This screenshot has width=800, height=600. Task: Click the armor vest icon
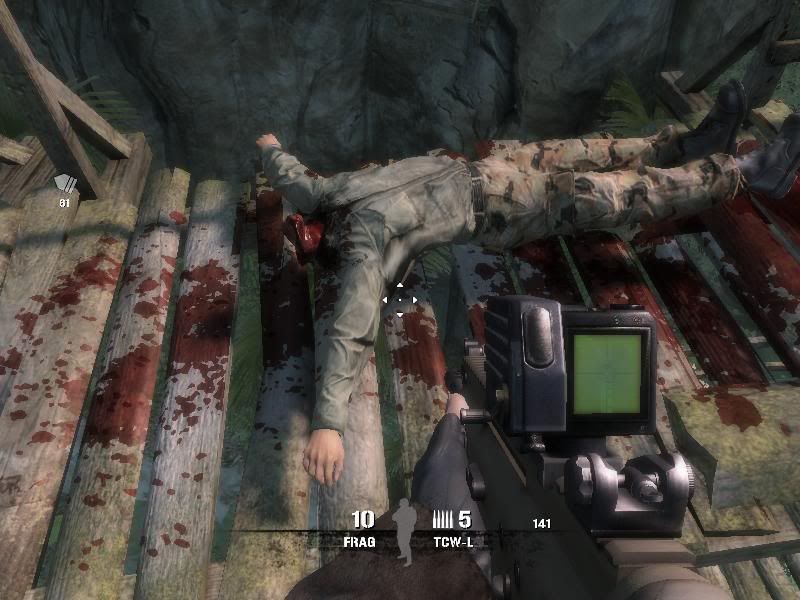click(66, 183)
